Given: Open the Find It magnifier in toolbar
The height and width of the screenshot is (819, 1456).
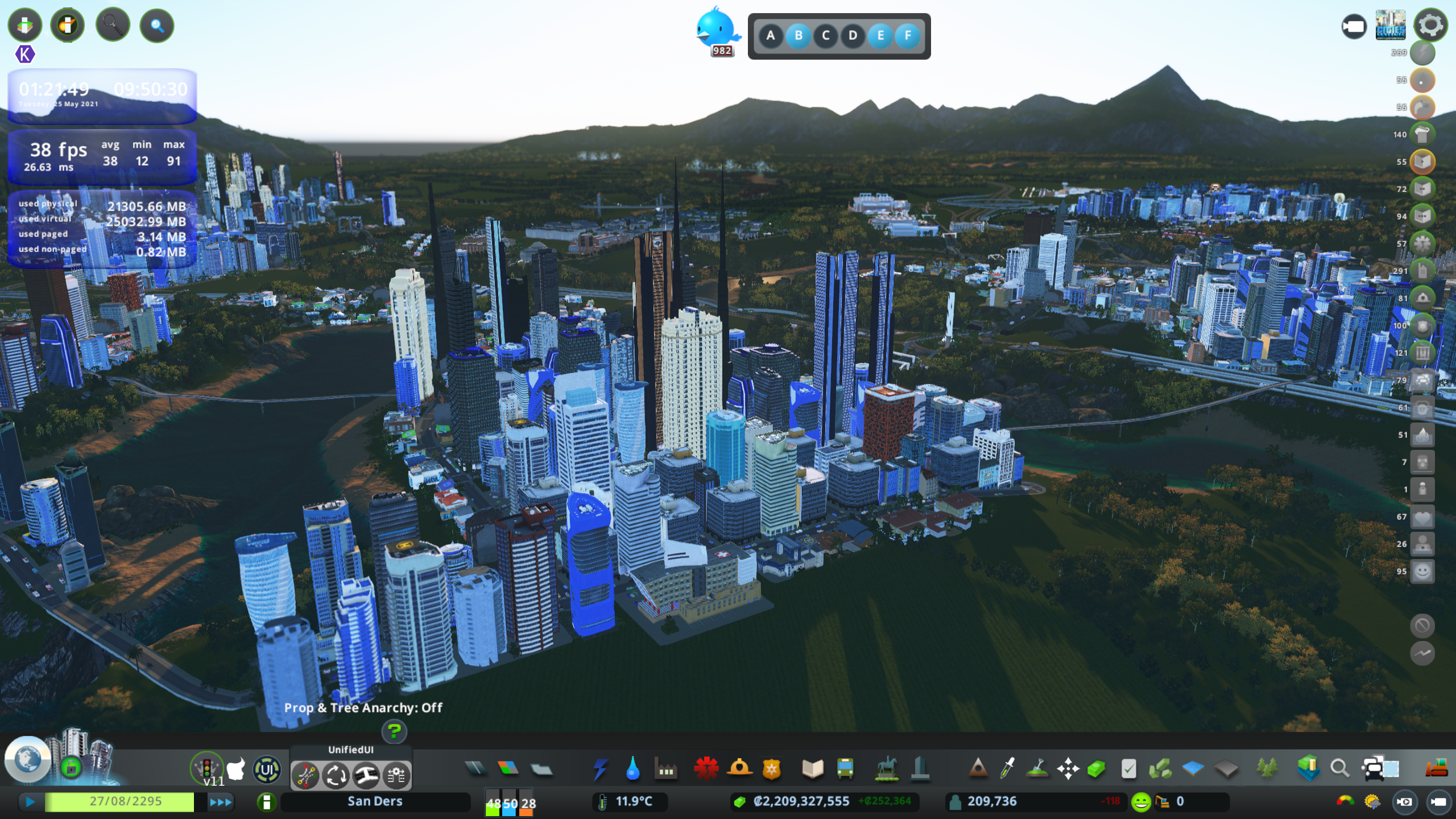Looking at the screenshot, I should [1339, 769].
